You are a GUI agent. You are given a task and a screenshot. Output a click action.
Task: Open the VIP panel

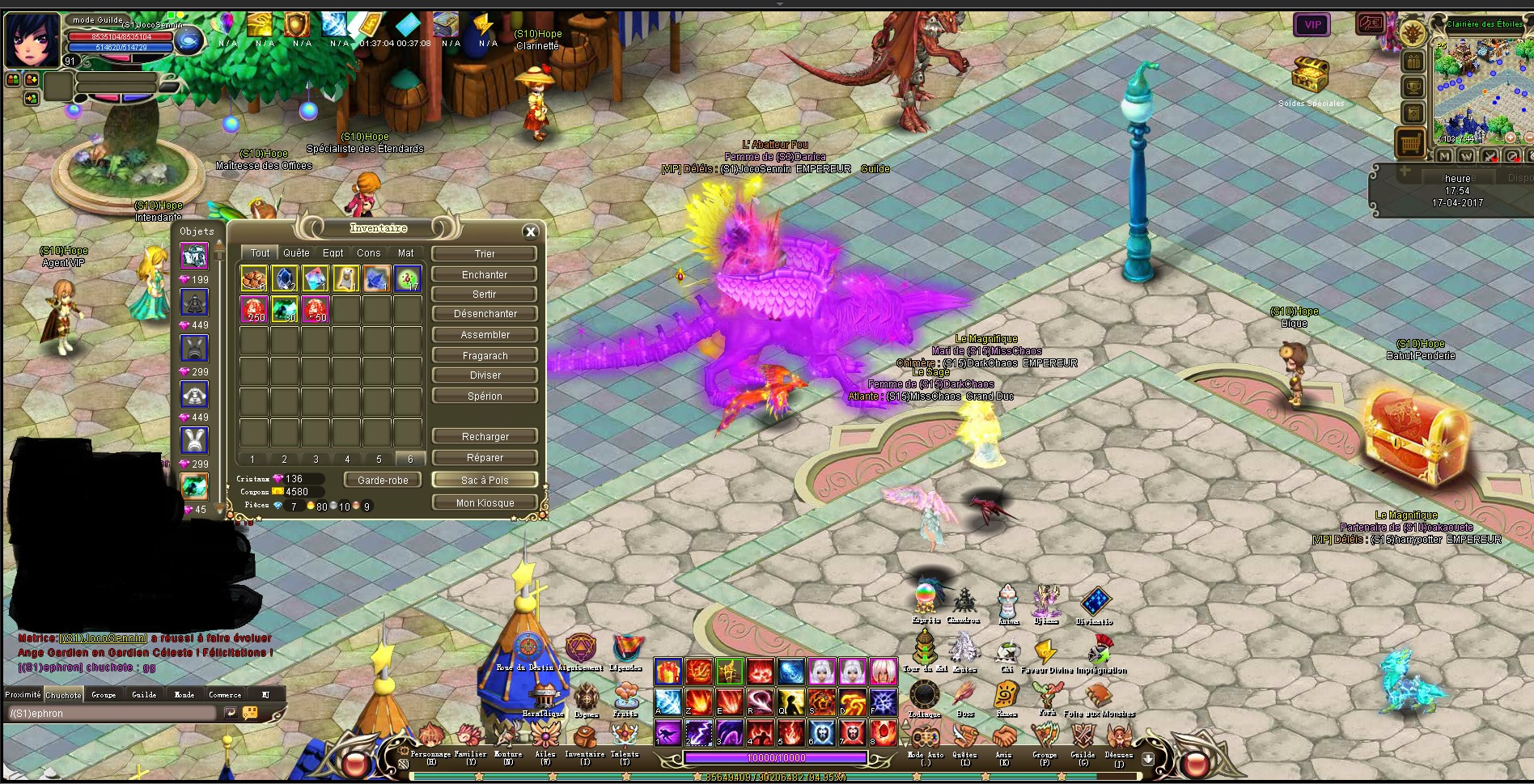pos(1312,25)
